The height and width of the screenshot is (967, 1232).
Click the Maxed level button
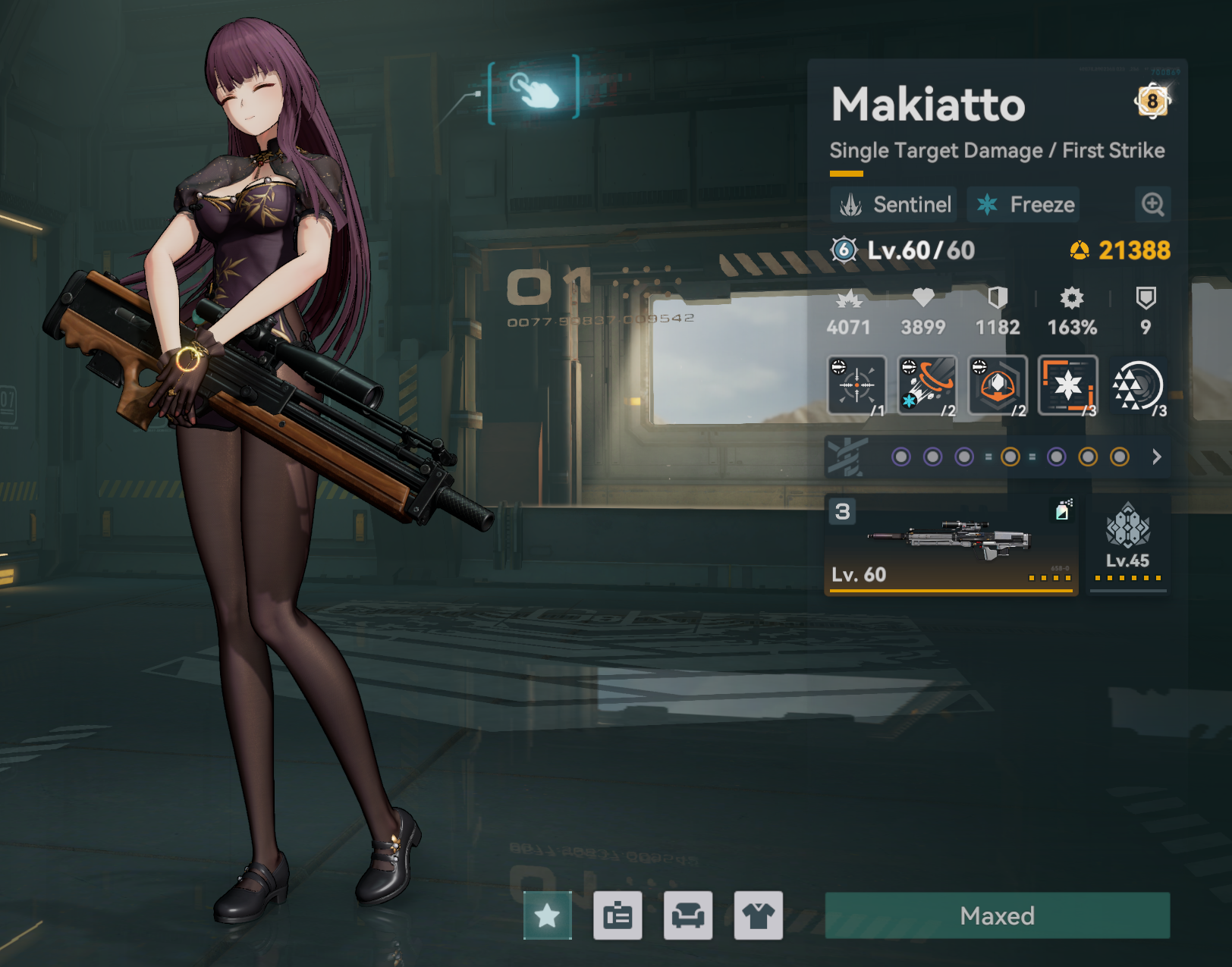(x=997, y=916)
